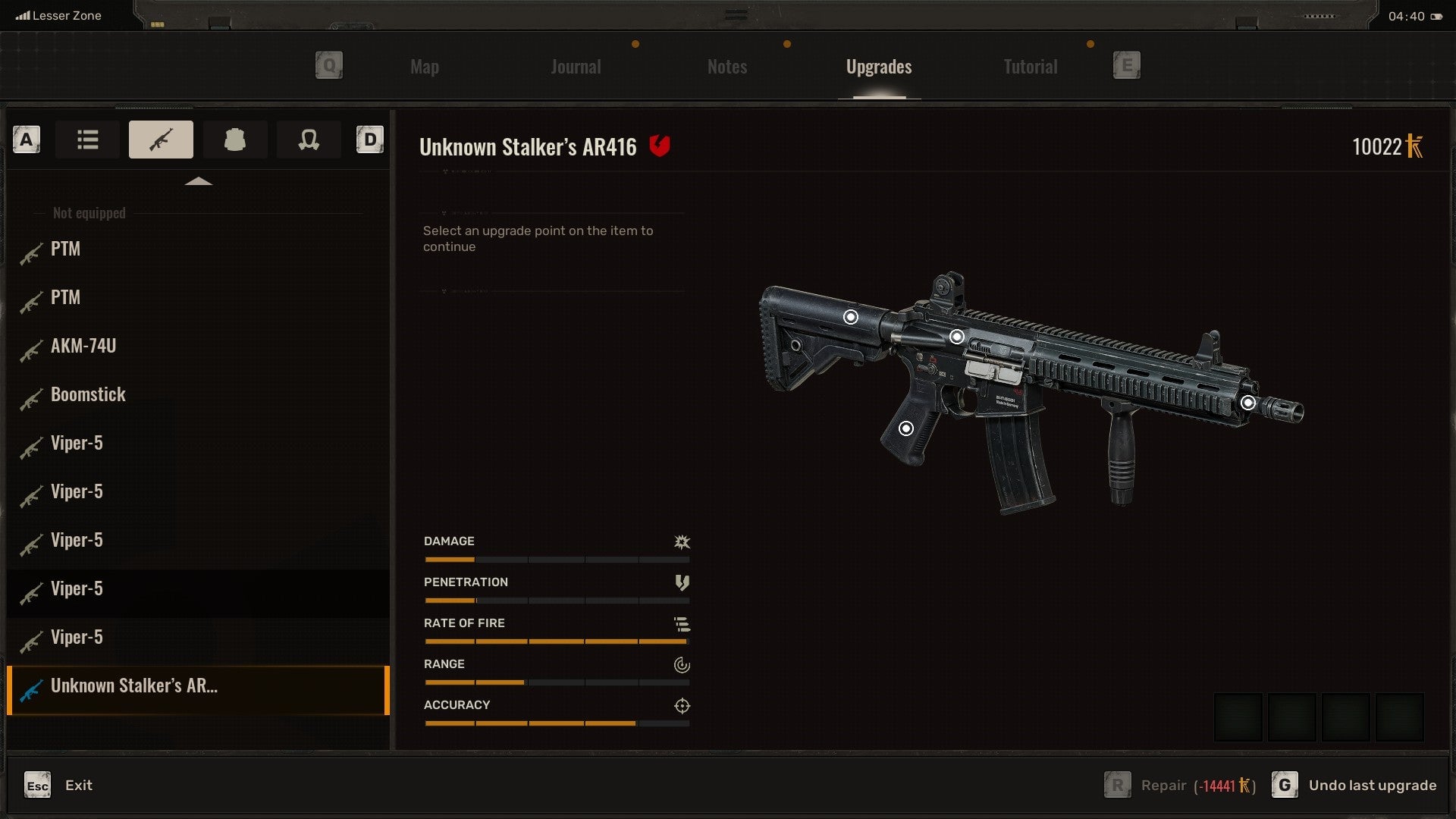Choose the helmet category filter
This screenshot has width=1456, height=819.
(x=308, y=140)
